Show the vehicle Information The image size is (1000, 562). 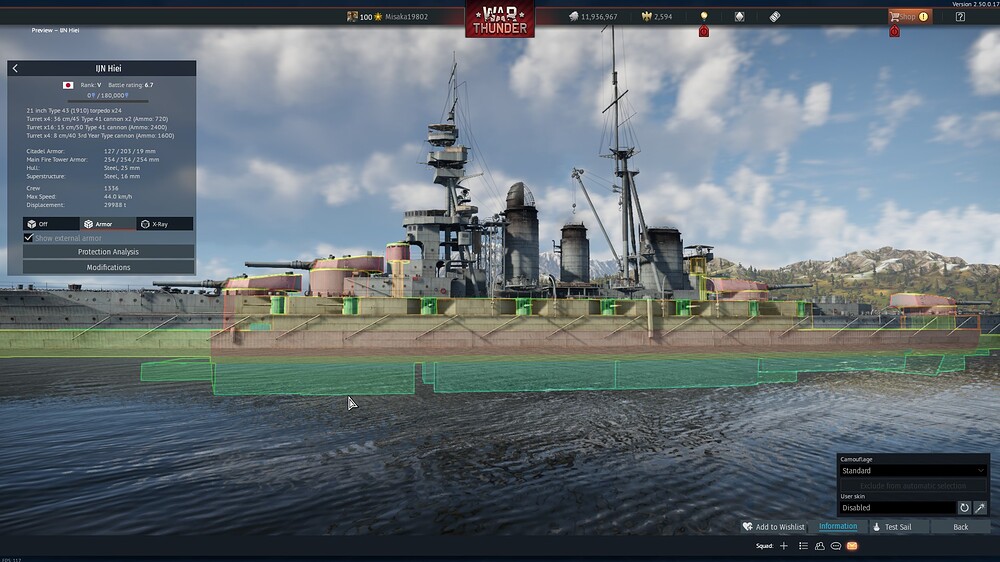click(838, 527)
